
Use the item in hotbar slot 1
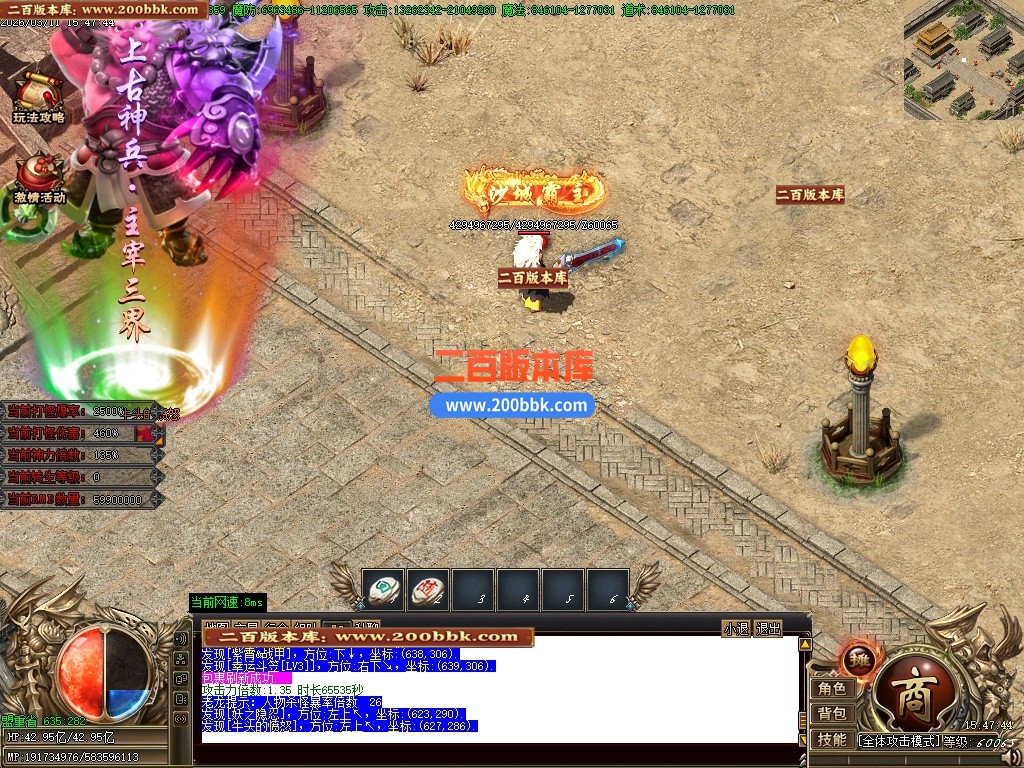tap(383, 590)
